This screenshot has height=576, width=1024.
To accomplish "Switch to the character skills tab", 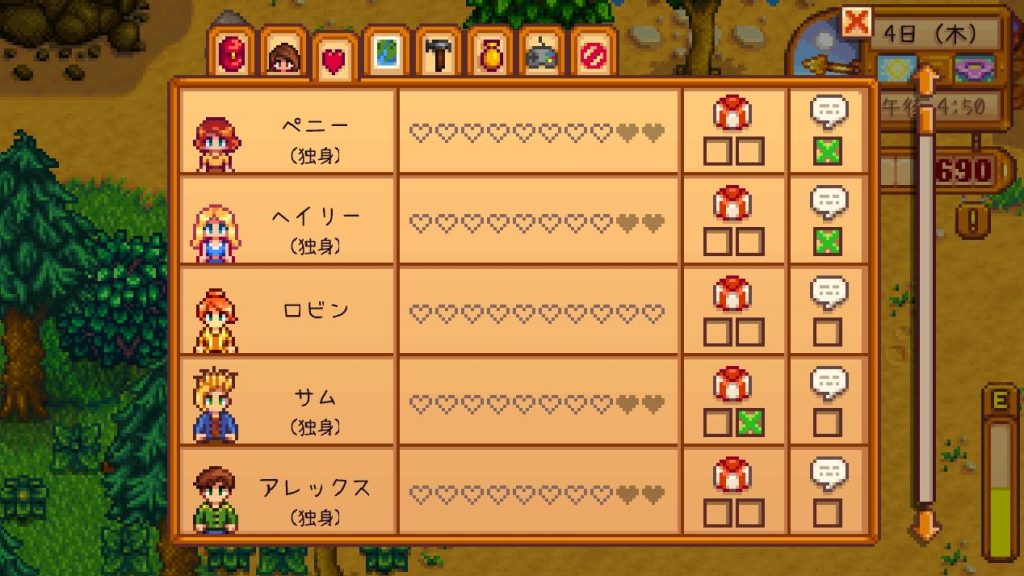I will (286, 53).
